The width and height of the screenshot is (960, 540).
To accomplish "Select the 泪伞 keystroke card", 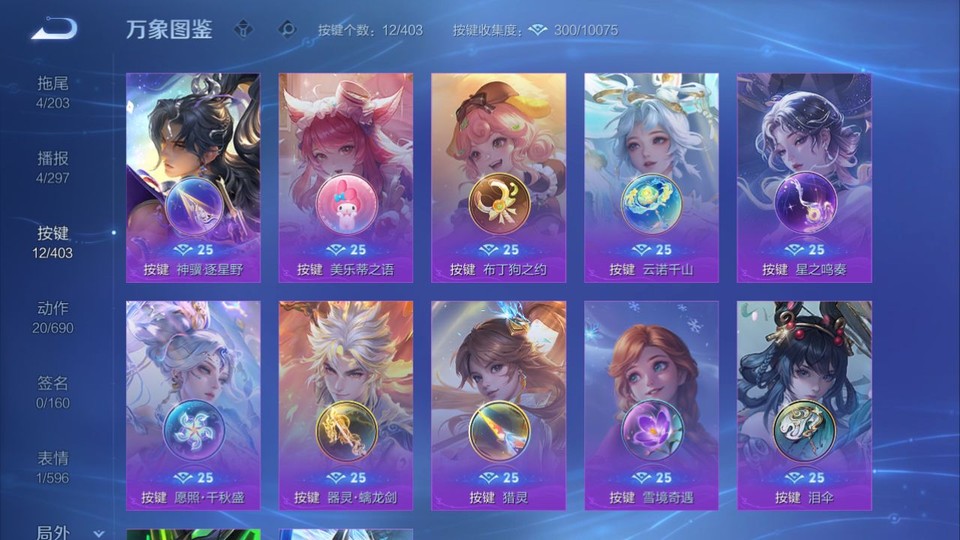I will click(x=804, y=406).
